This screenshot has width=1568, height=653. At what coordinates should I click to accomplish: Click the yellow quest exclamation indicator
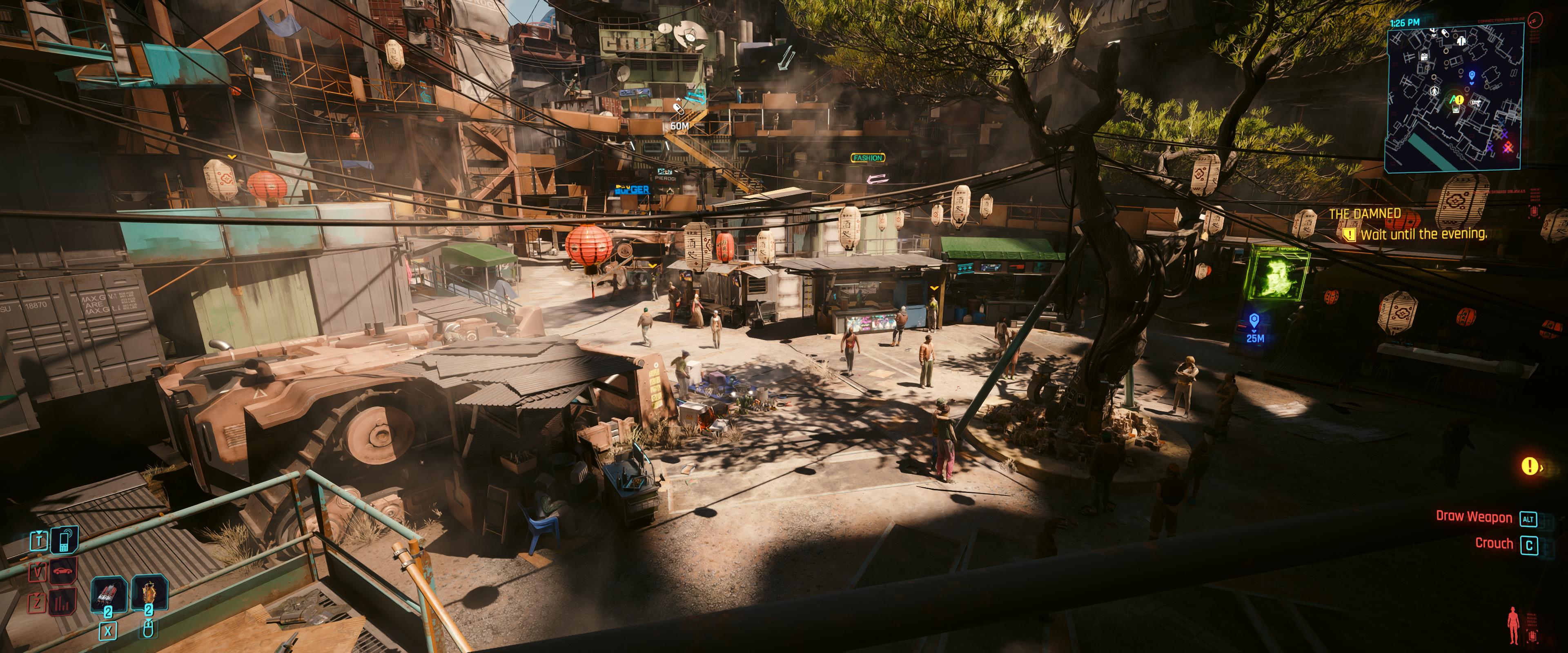click(x=1530, y=466)
